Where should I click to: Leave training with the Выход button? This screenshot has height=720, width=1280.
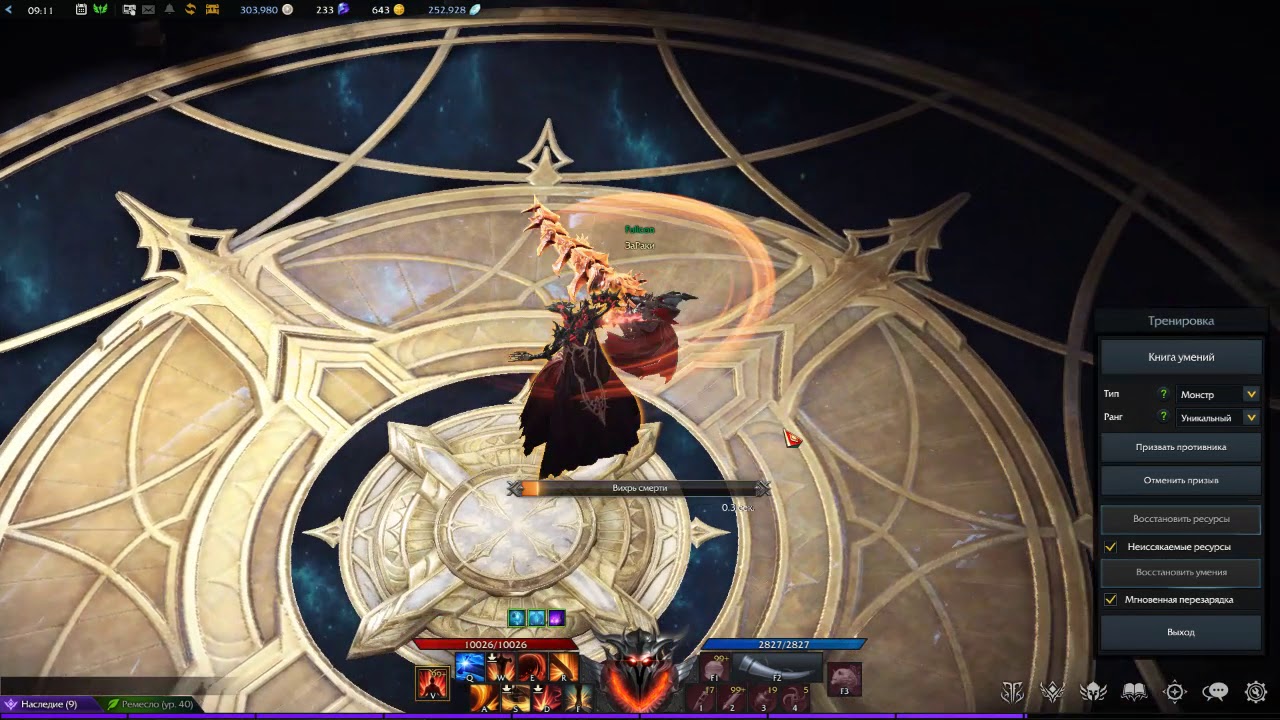[1181, 632]
